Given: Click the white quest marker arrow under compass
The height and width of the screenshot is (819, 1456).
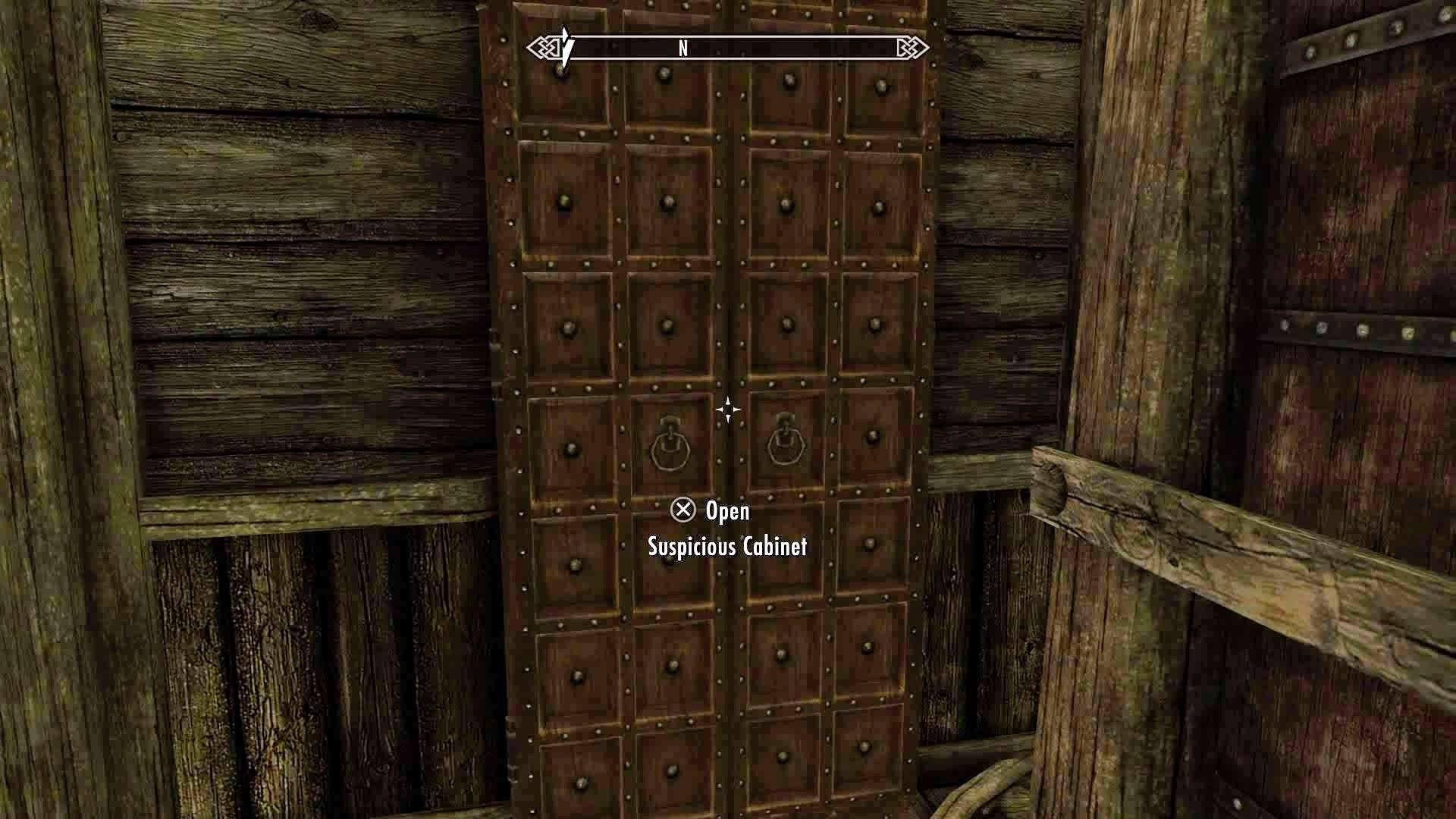Looking at the screenshot, I should pos(563,49).
